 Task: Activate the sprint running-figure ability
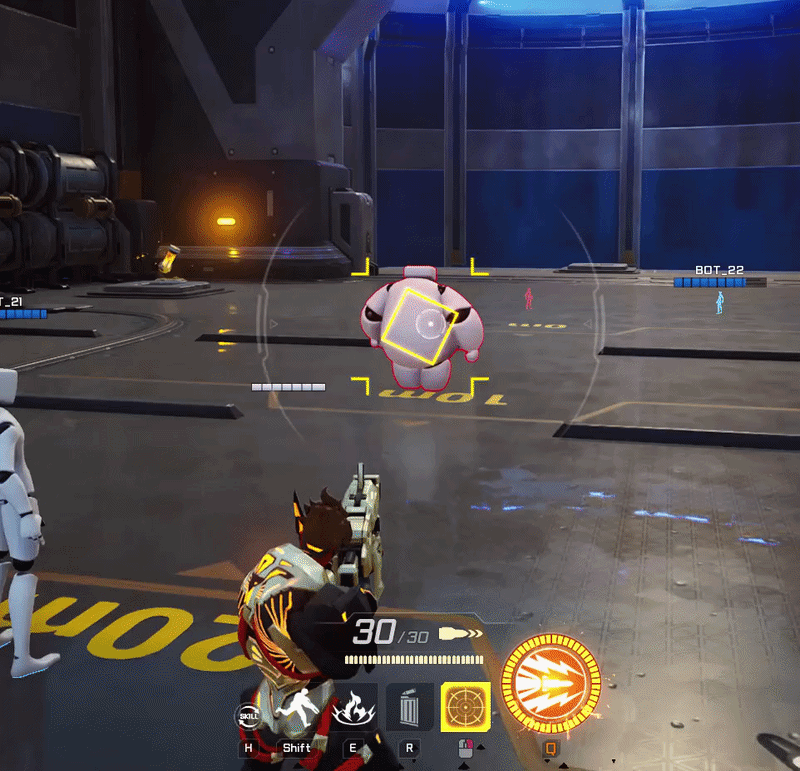(x=296, y=710)
